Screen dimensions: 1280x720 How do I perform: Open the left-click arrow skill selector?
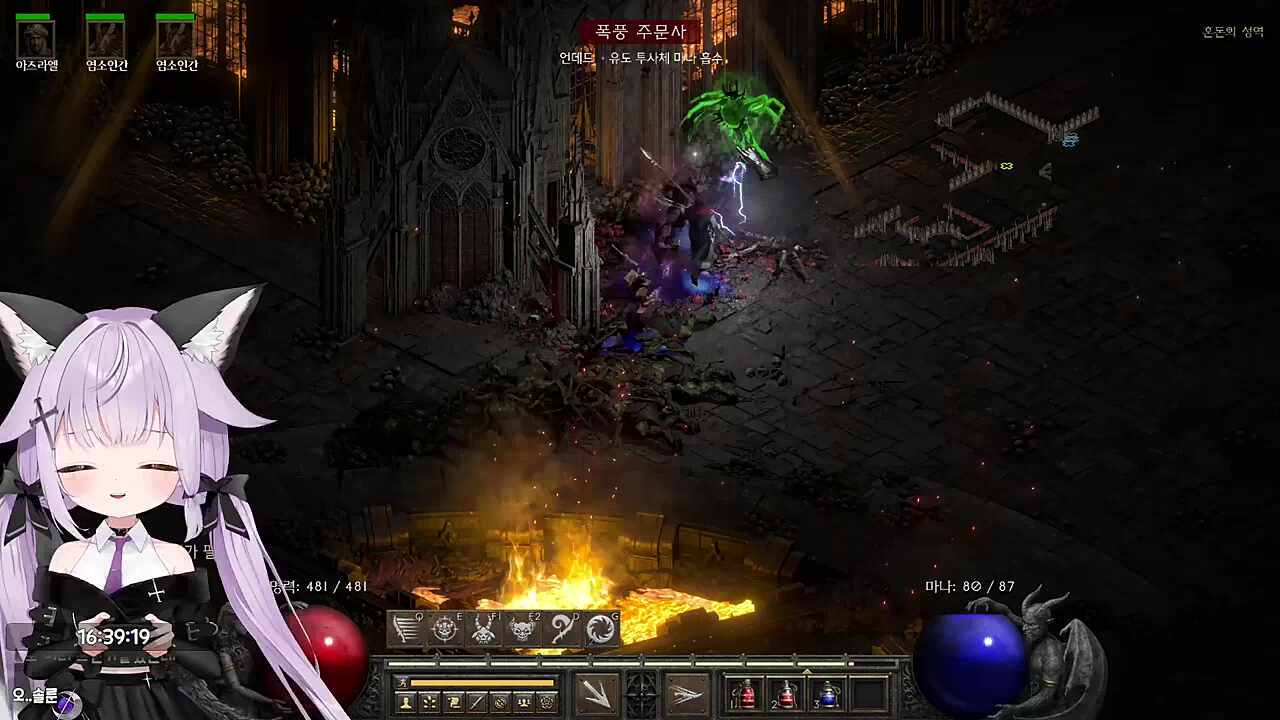[597, 694]
